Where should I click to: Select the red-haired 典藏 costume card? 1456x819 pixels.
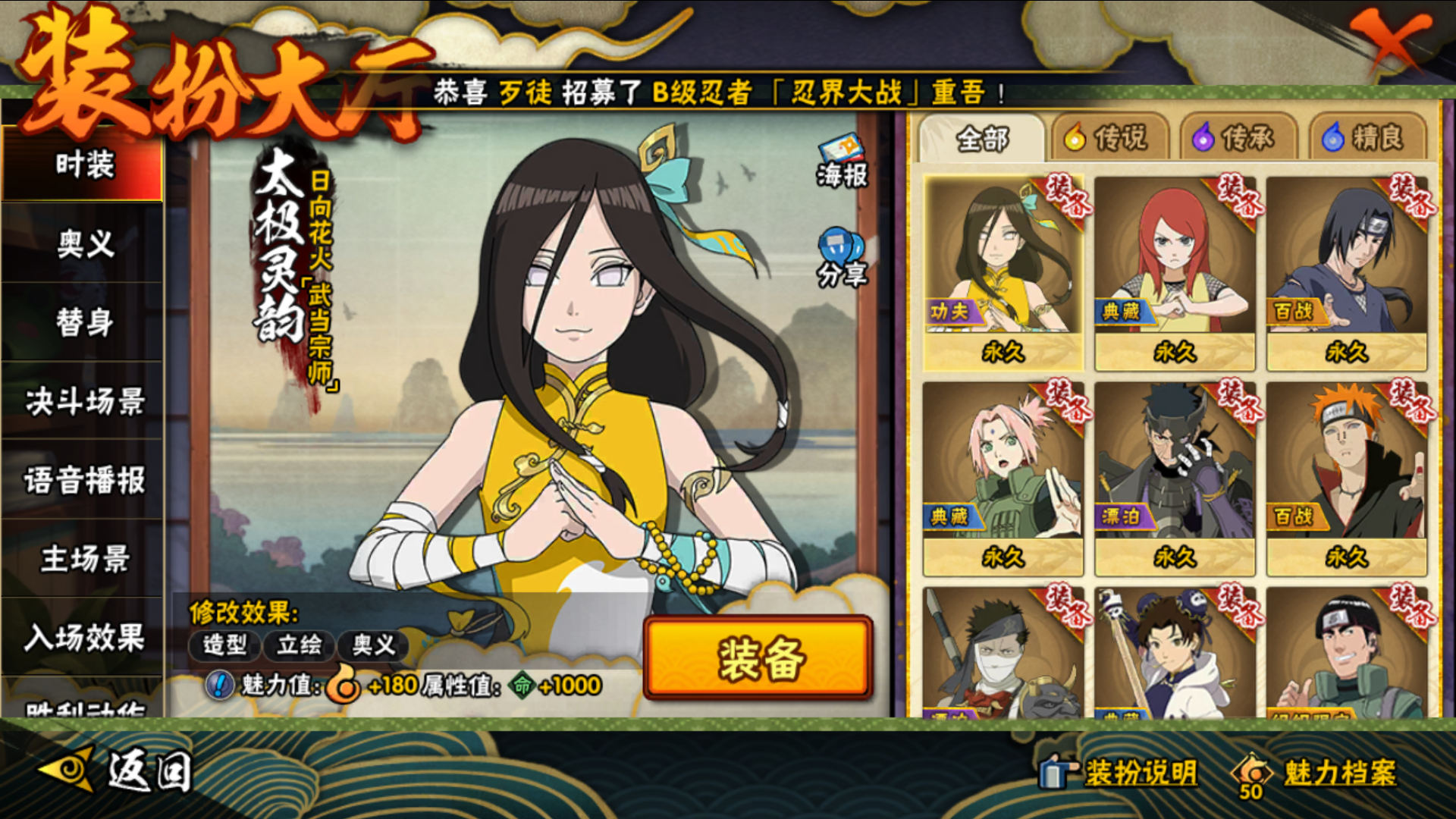point(1175,273)
